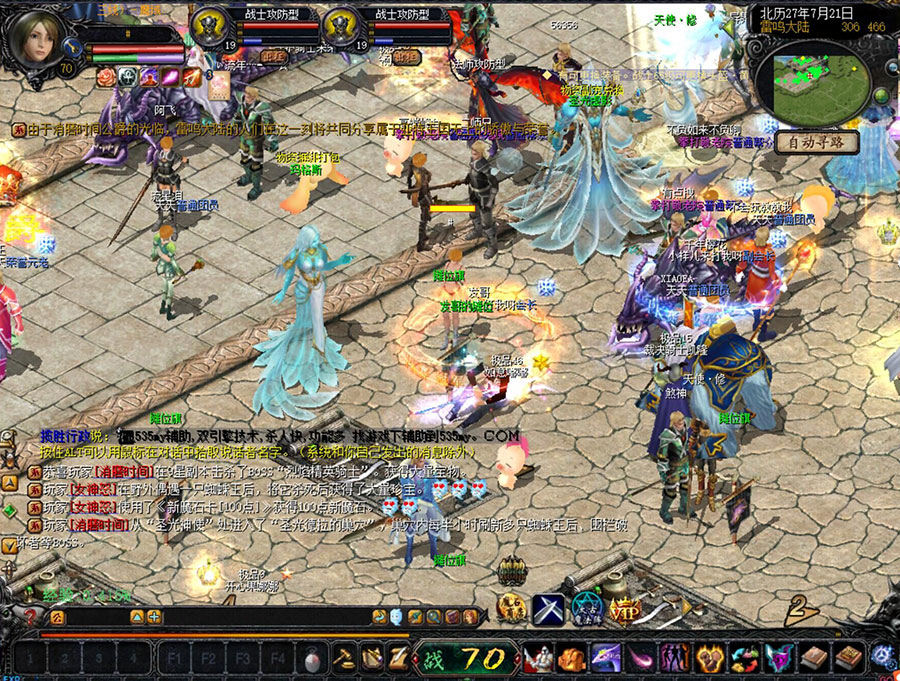Click the red-green circular arrows icon
Screen dimensions: 900x681
tap(743, 658)
